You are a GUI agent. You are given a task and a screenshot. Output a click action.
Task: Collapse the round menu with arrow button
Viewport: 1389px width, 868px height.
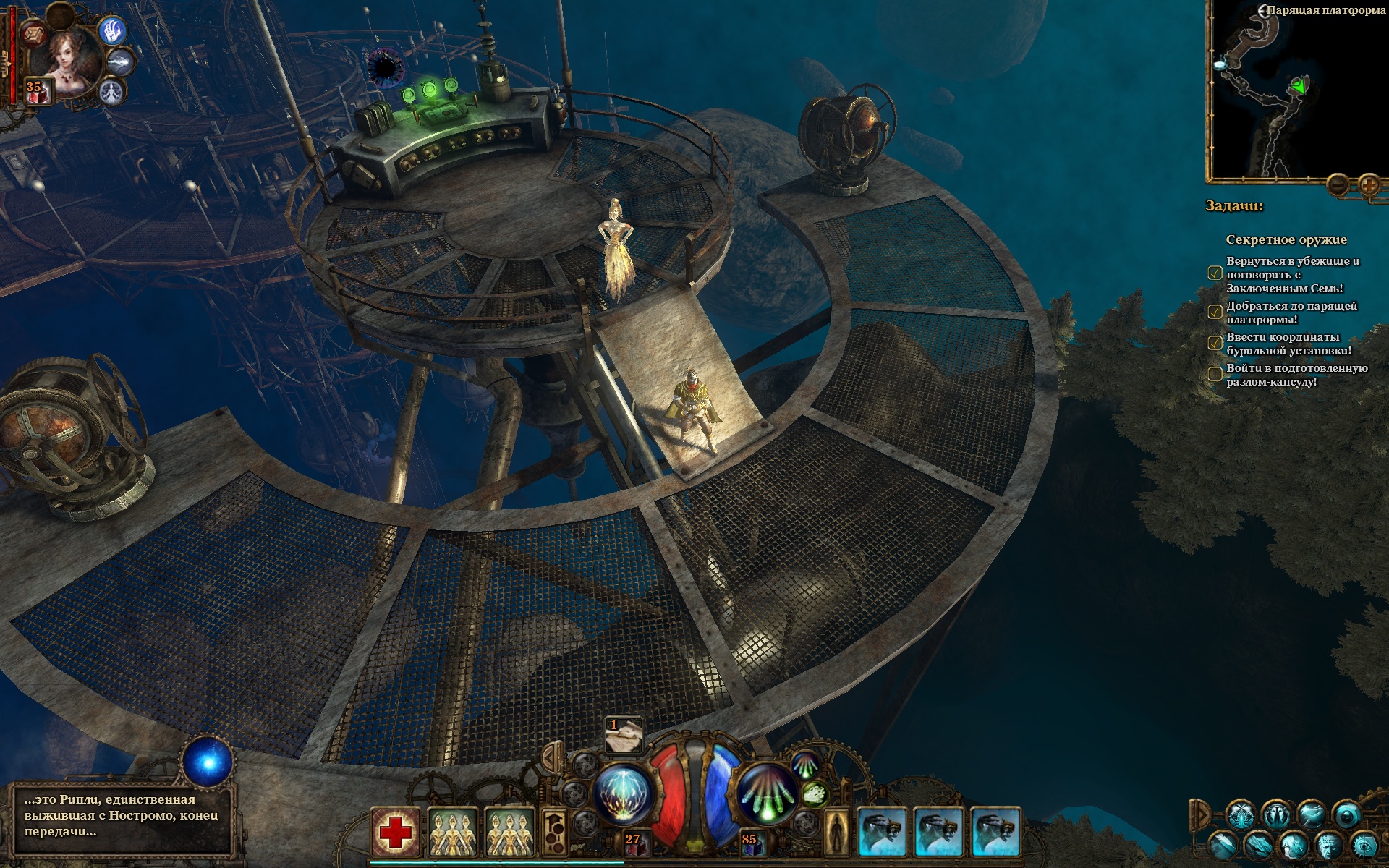[x=1201, y=814]
